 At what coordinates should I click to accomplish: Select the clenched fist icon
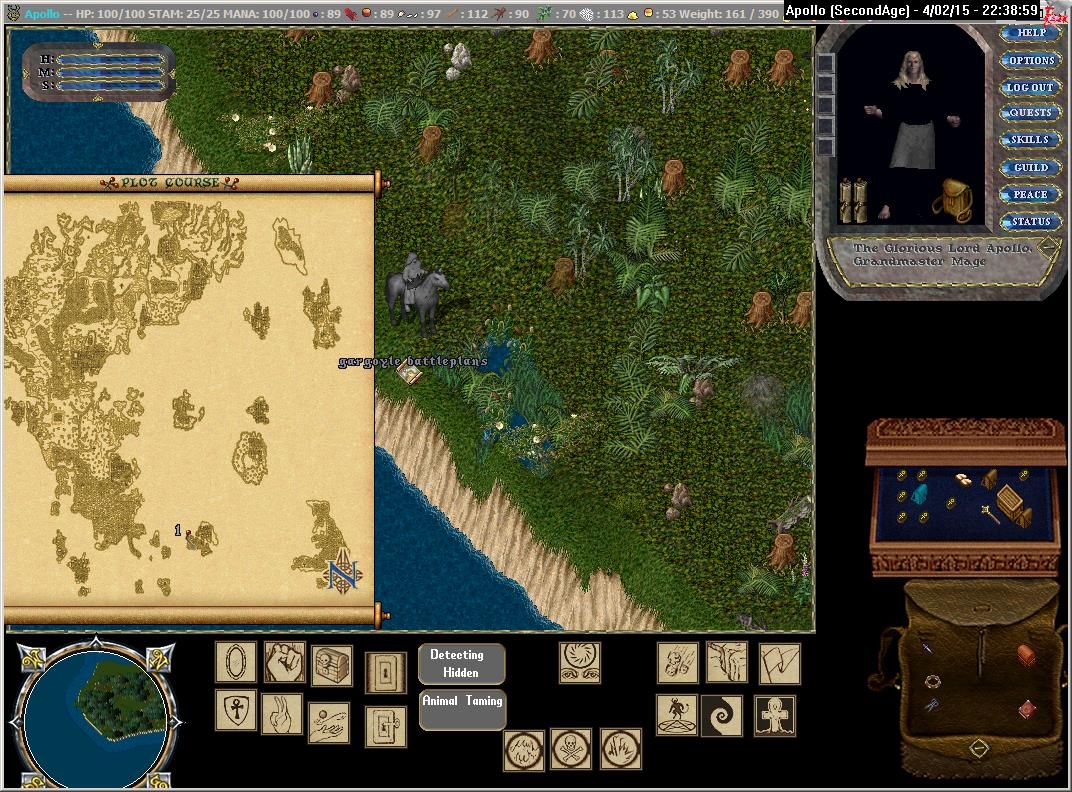click(284, 662)
